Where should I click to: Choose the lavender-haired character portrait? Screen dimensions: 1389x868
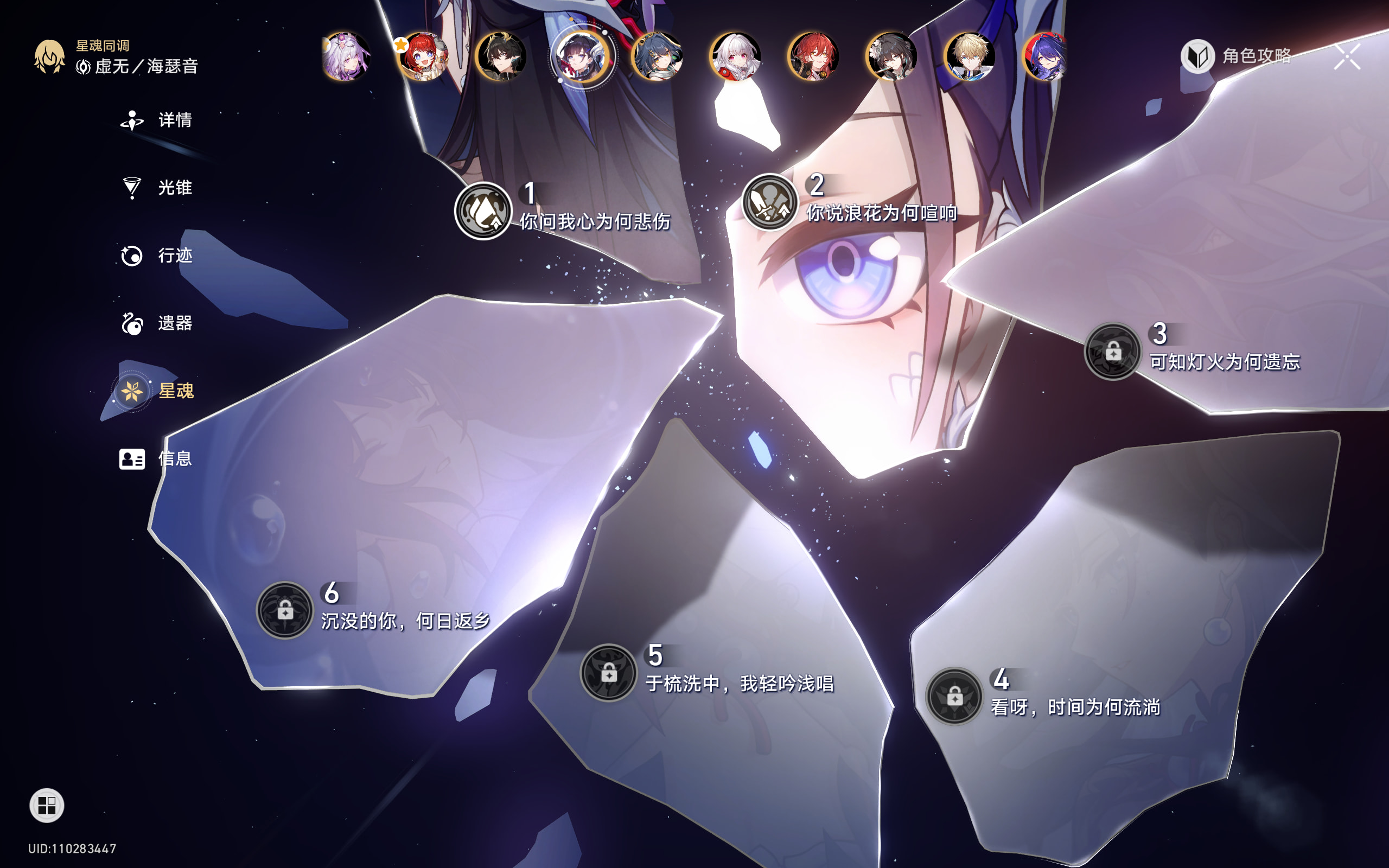point(346,56)
